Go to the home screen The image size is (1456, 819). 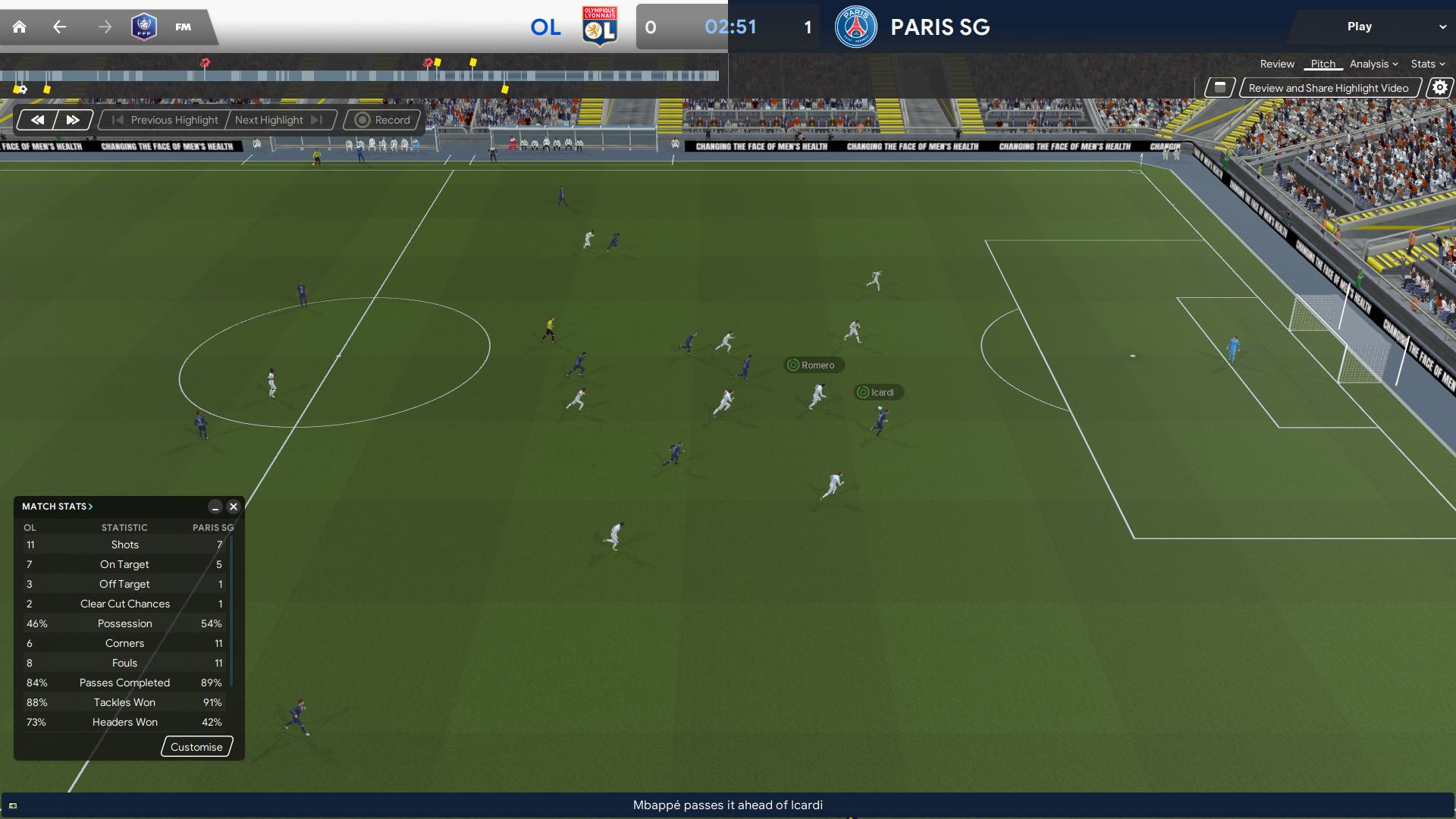pos(20,27)
